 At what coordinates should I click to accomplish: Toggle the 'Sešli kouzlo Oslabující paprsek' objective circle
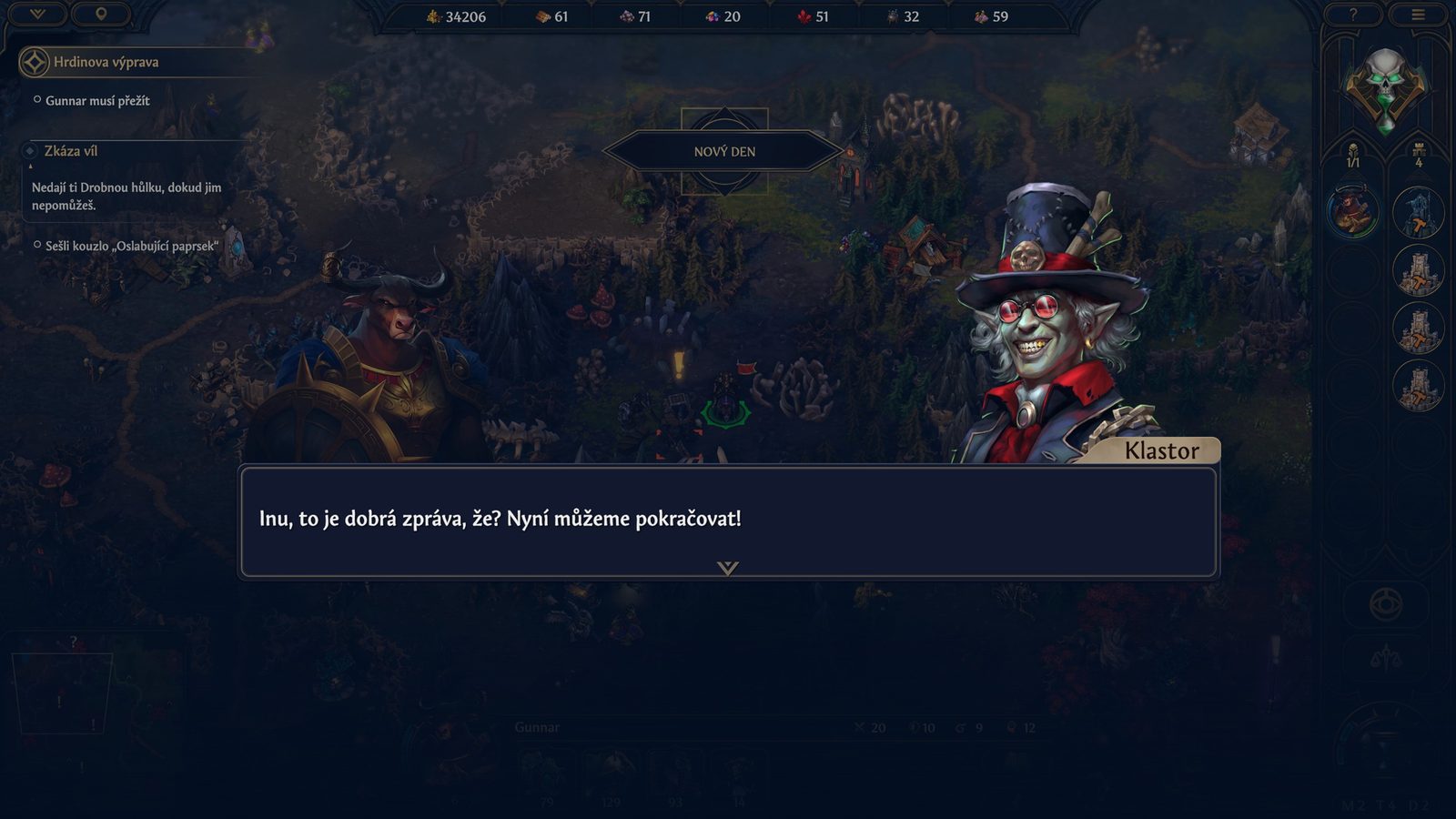click(37, 245)
